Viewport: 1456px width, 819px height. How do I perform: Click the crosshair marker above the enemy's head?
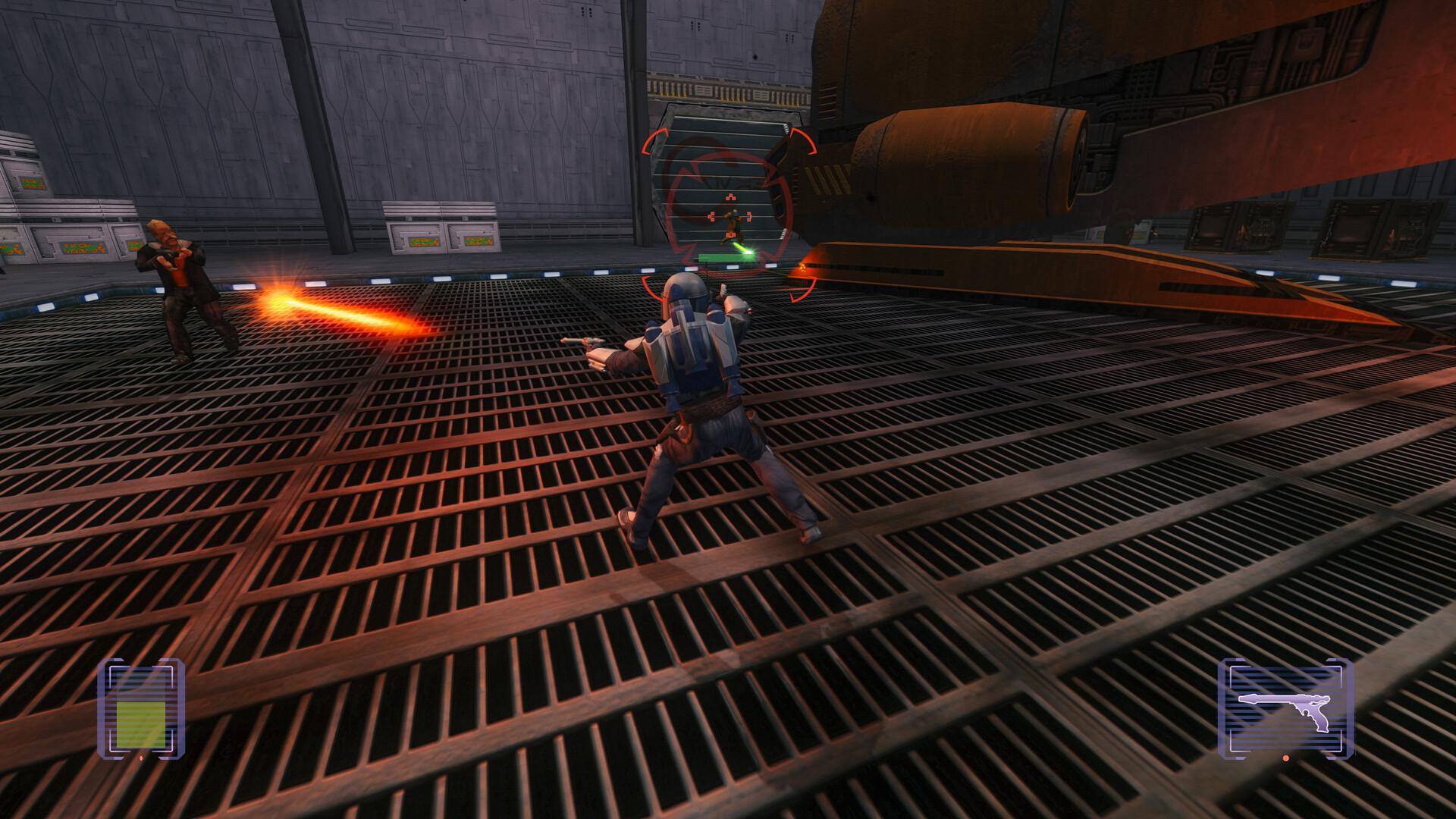(730, 196)
